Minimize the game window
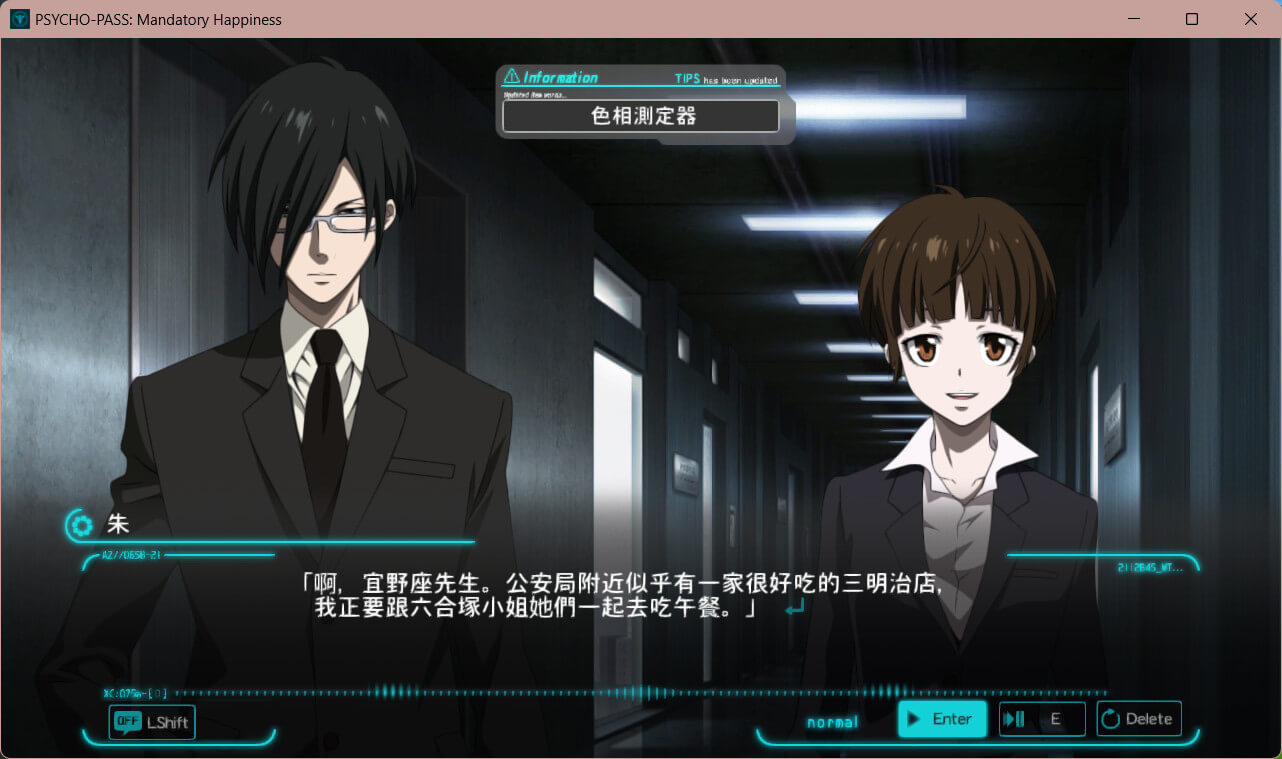The width and height of the screenshot is (1282, 759). click(1133, 19)
